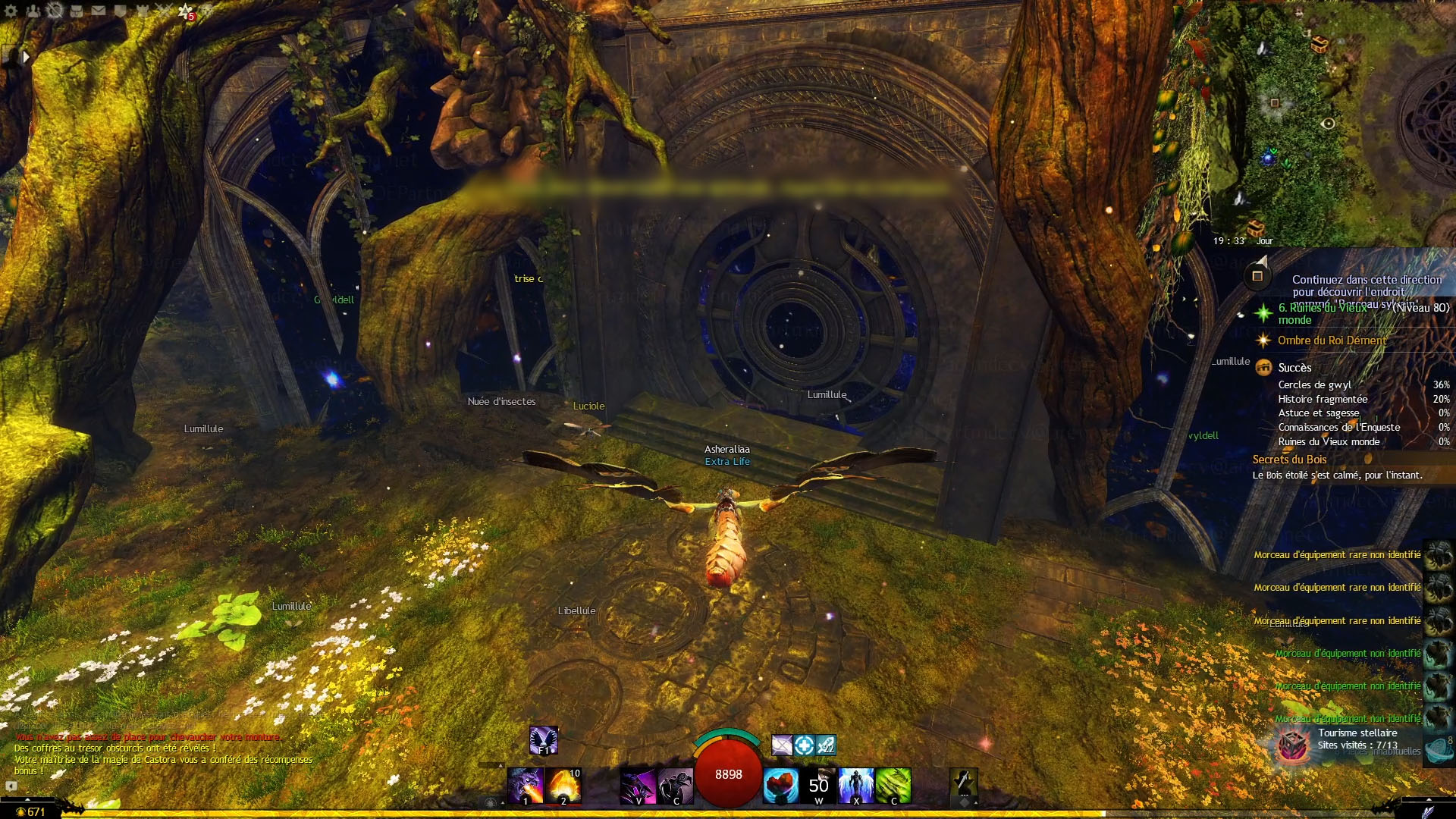
Task: Open the contacts and friends panel
Action: tap(33, 11)
